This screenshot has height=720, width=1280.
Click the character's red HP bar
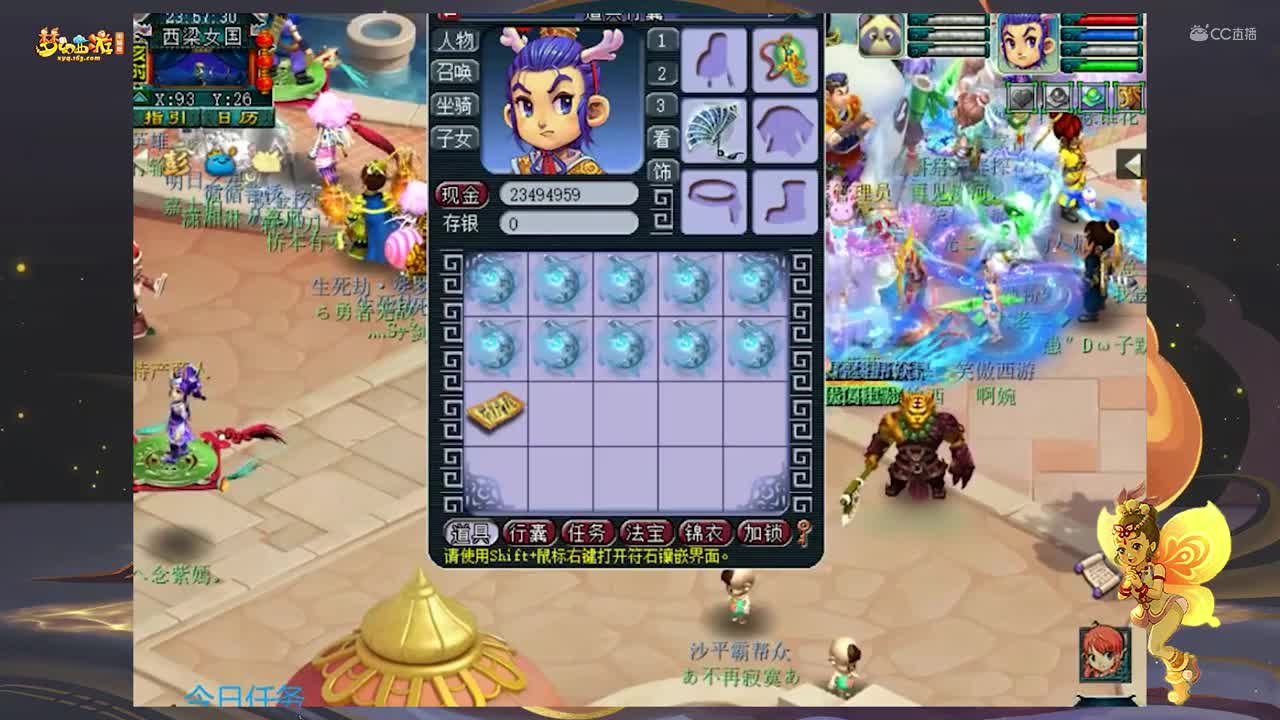[x=1105, y=19]
